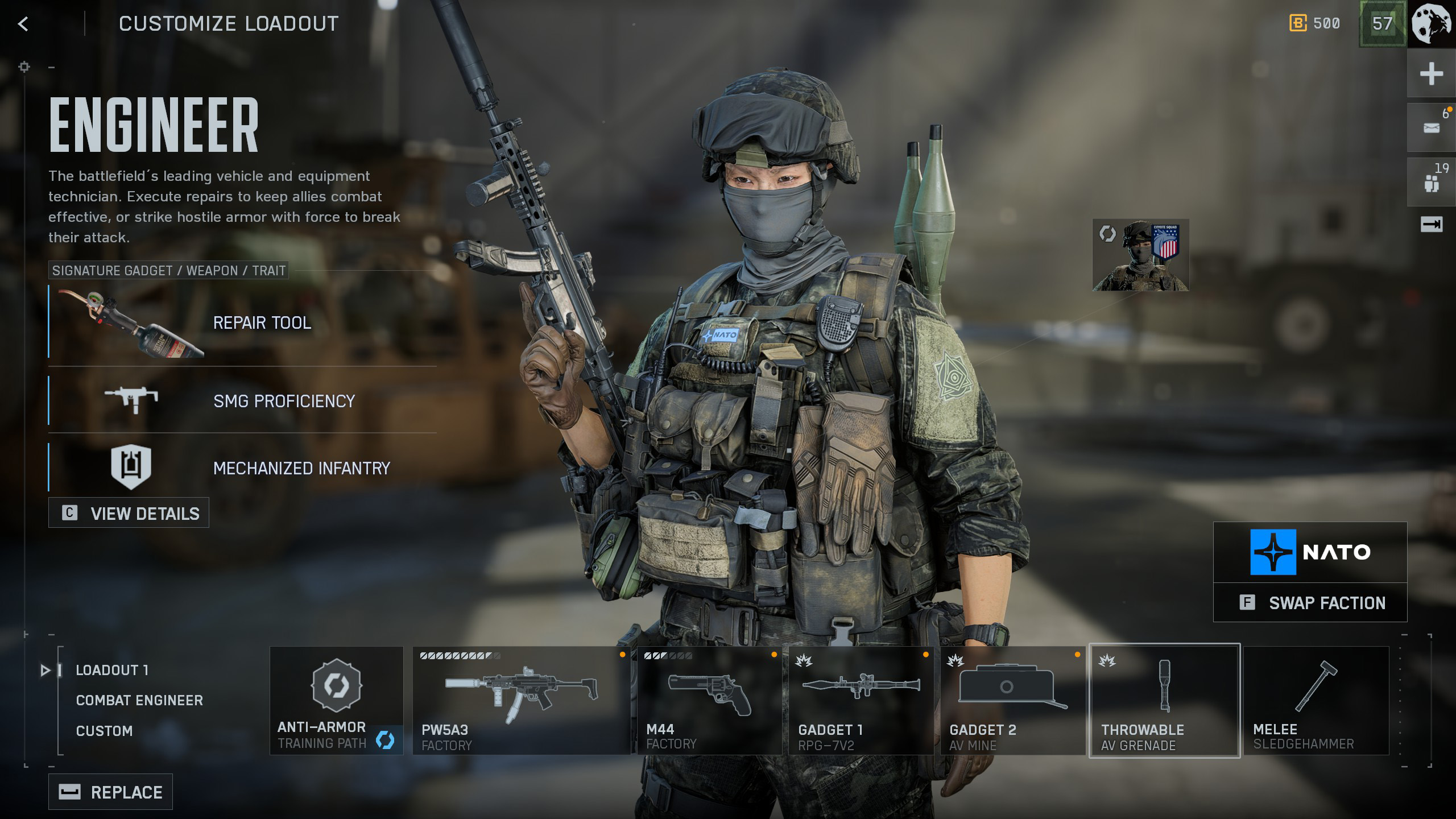Open the mail inbox icon
Viewport: 1456px width, 819px height.
click(1431, 128)
